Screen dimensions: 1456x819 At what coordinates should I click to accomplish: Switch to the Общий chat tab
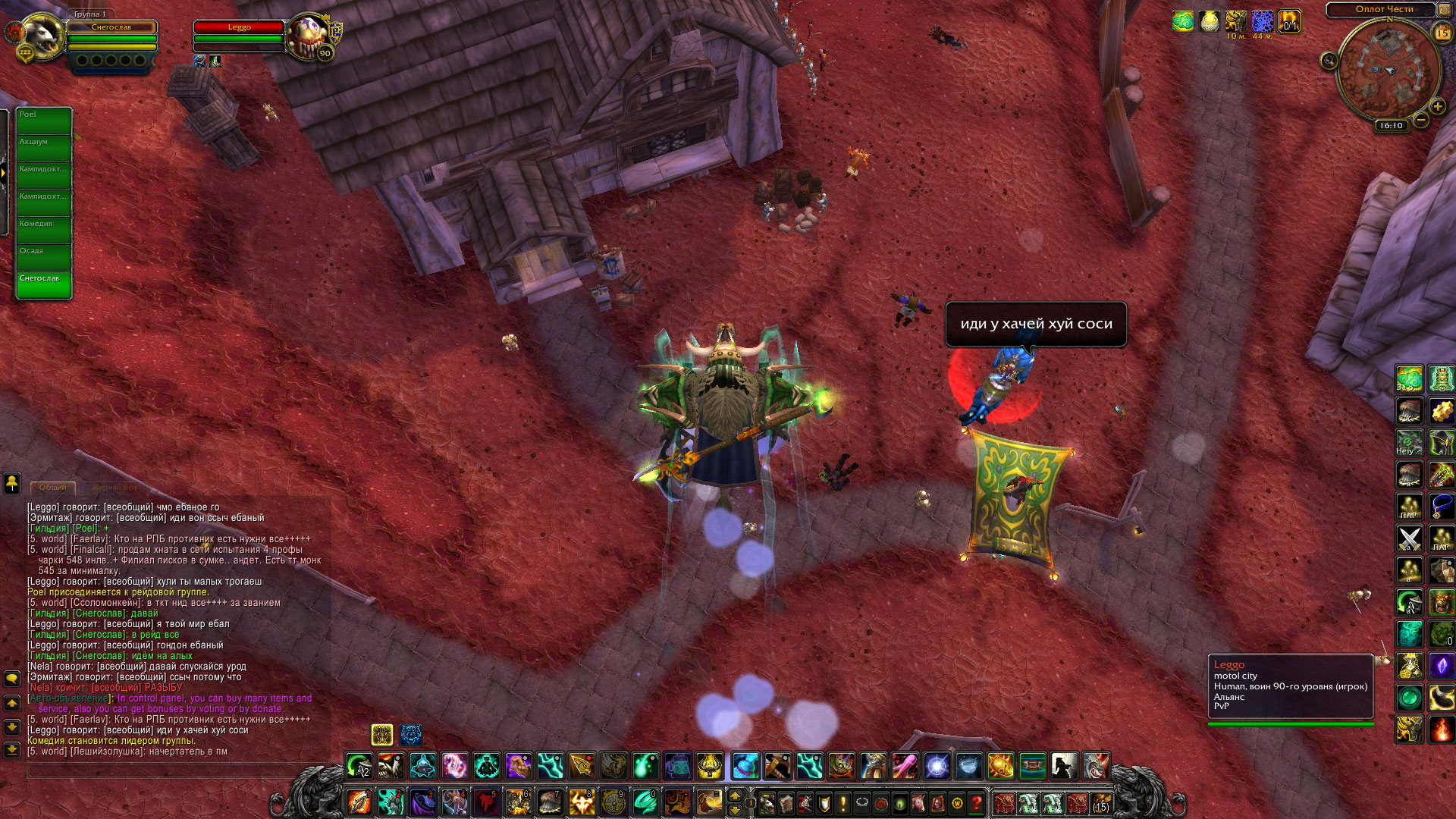coord(52,487)
